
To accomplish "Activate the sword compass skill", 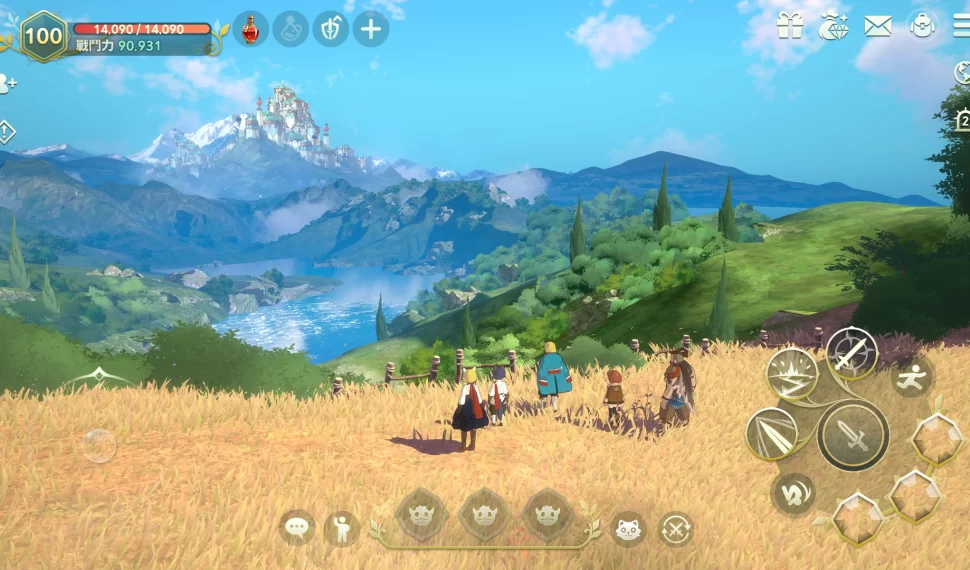I will [x=852, y=352].
